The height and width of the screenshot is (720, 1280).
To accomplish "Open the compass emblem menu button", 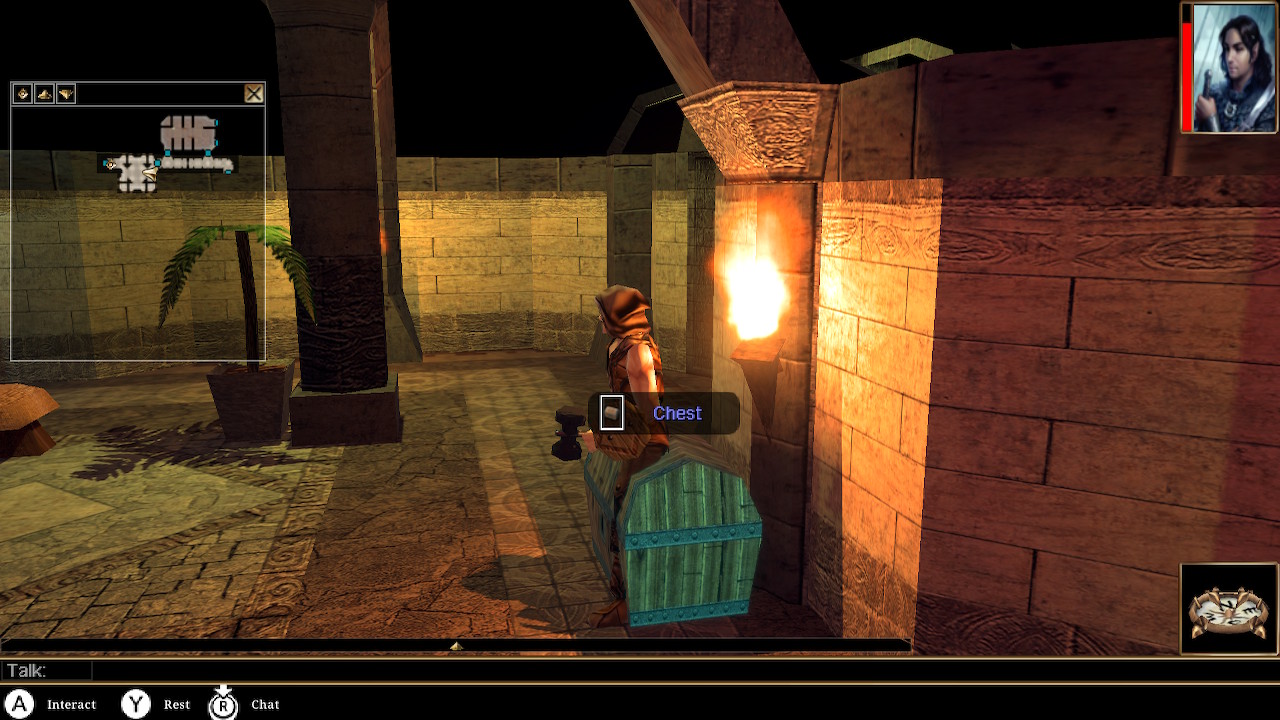I will pos(1229,609).
